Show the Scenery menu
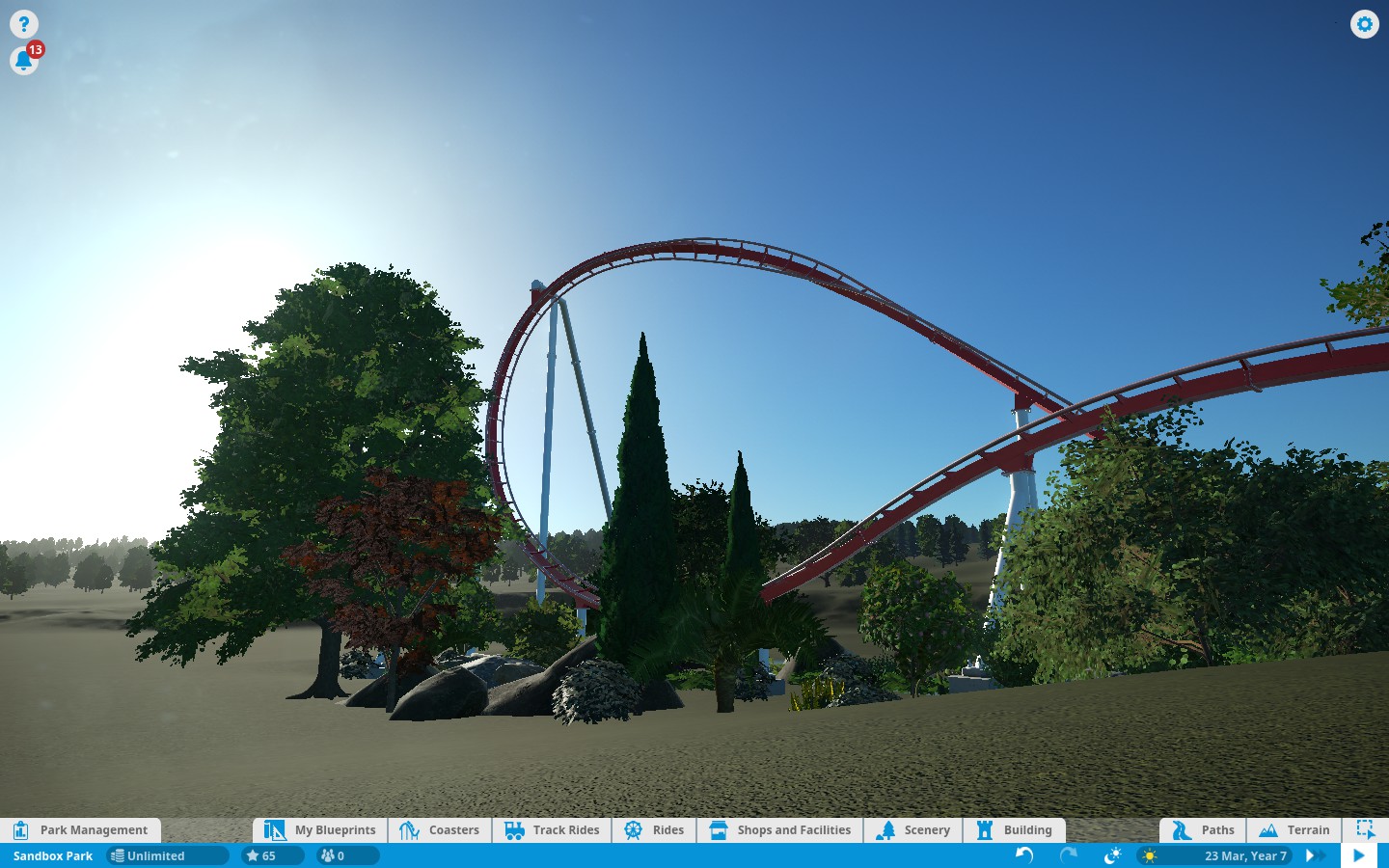1389x868 pixels. pyautogui.click(x=913, y=830)
